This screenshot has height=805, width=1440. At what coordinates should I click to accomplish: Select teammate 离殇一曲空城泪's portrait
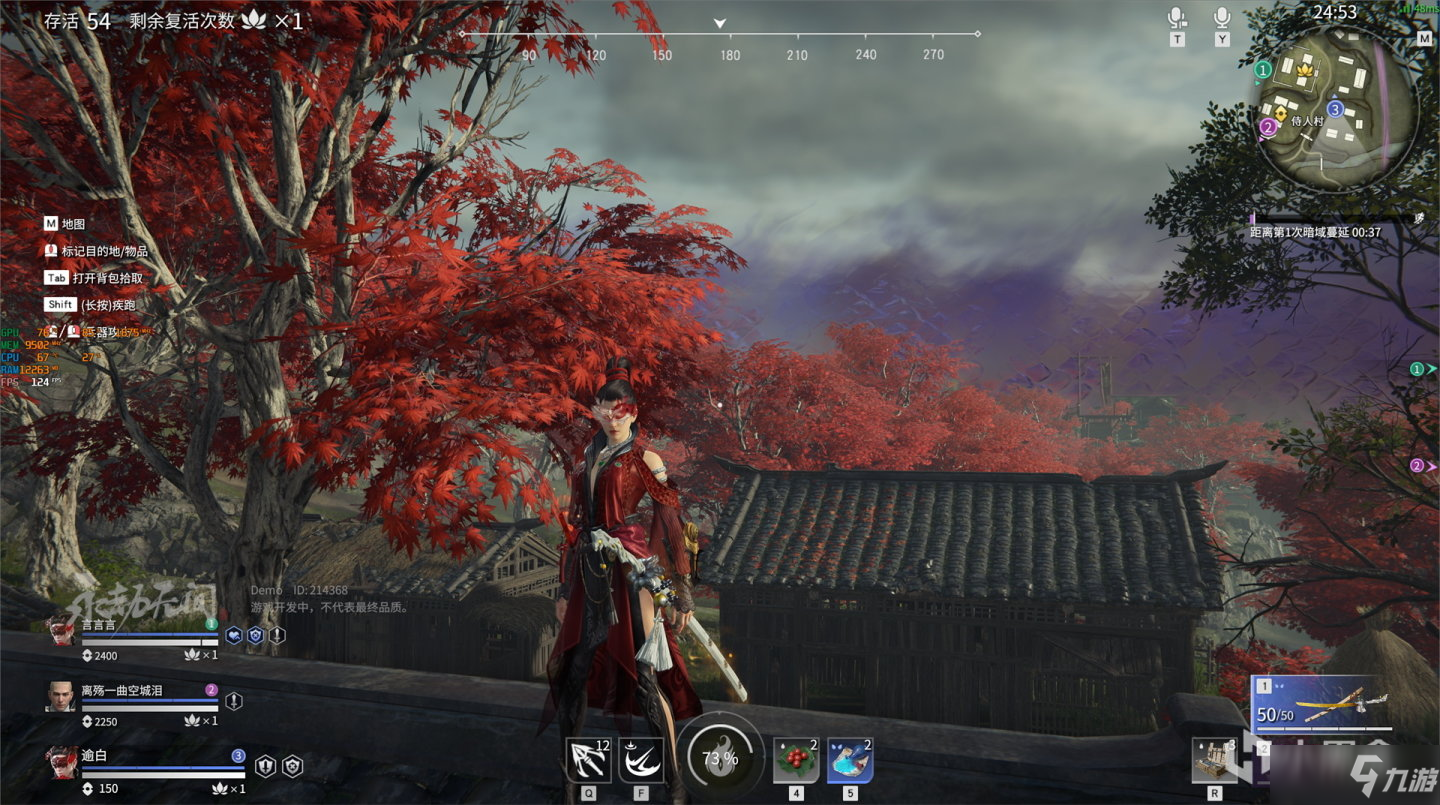coord(60,696)
